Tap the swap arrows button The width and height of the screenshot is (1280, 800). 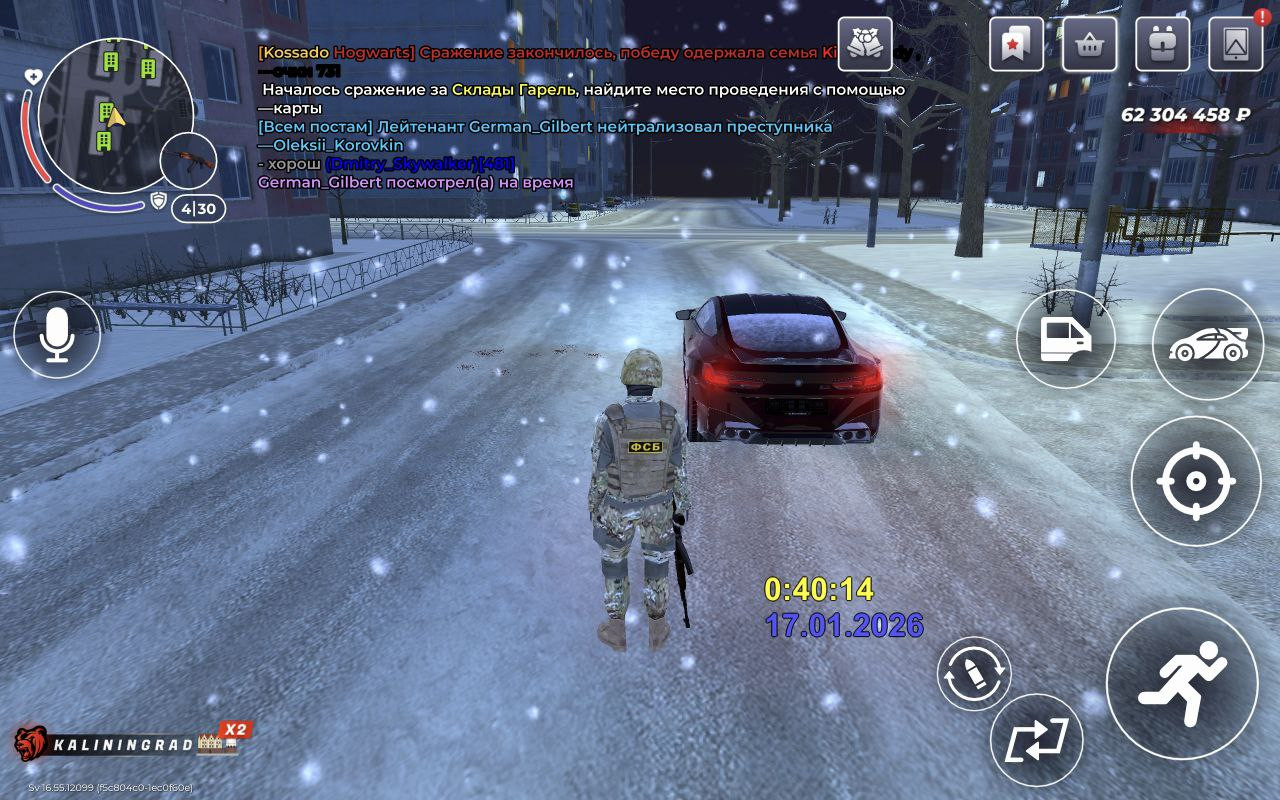(x=1036, y=740)
